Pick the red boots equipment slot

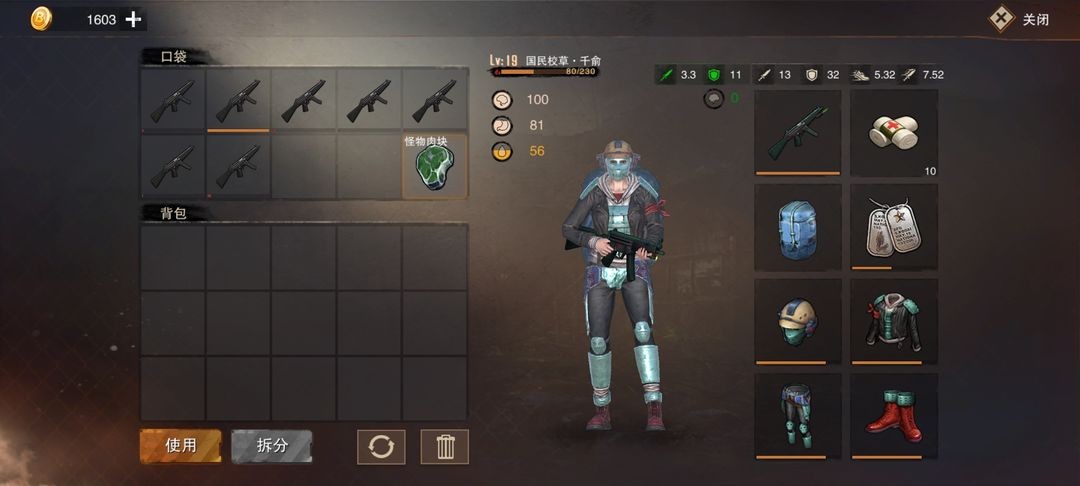tap(894, 415)
